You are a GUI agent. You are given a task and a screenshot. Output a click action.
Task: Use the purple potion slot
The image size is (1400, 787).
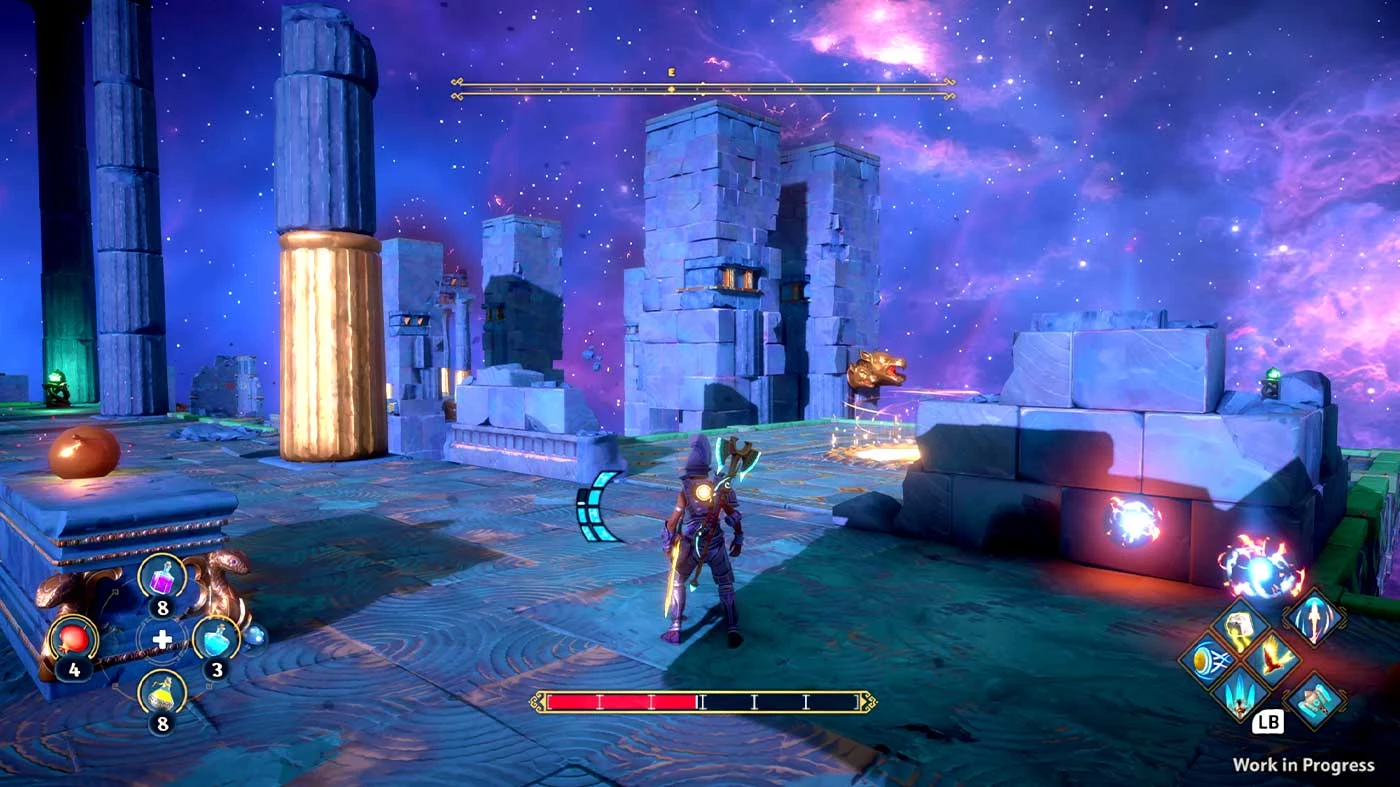point(161,577)
